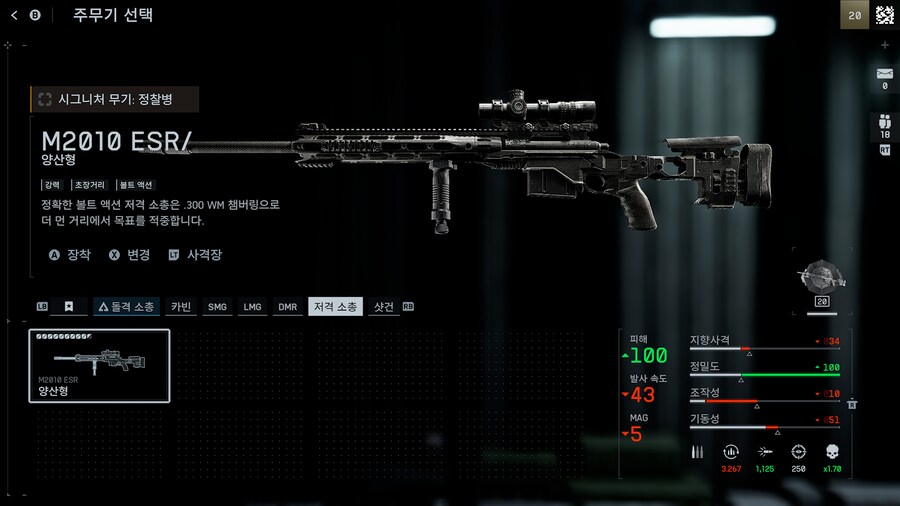Switch to the 돌격 소총 weapon tab
Image resolution: width=900 pixels, height=506 pixels.
[125, 307]
